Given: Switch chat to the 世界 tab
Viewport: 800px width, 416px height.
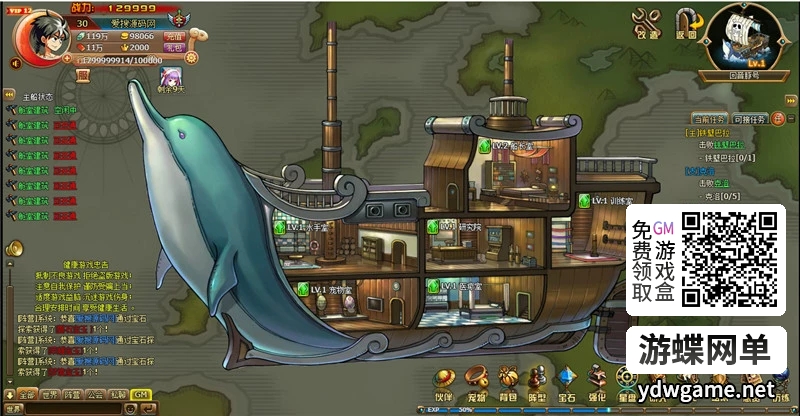Looking at the screenshot, I should [x=50, y=394].
